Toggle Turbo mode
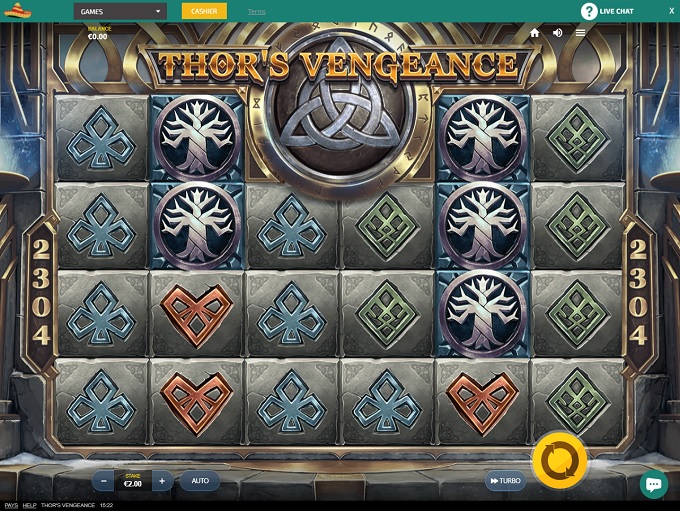This screenshot has width=680, height=511. pos(505,481)
